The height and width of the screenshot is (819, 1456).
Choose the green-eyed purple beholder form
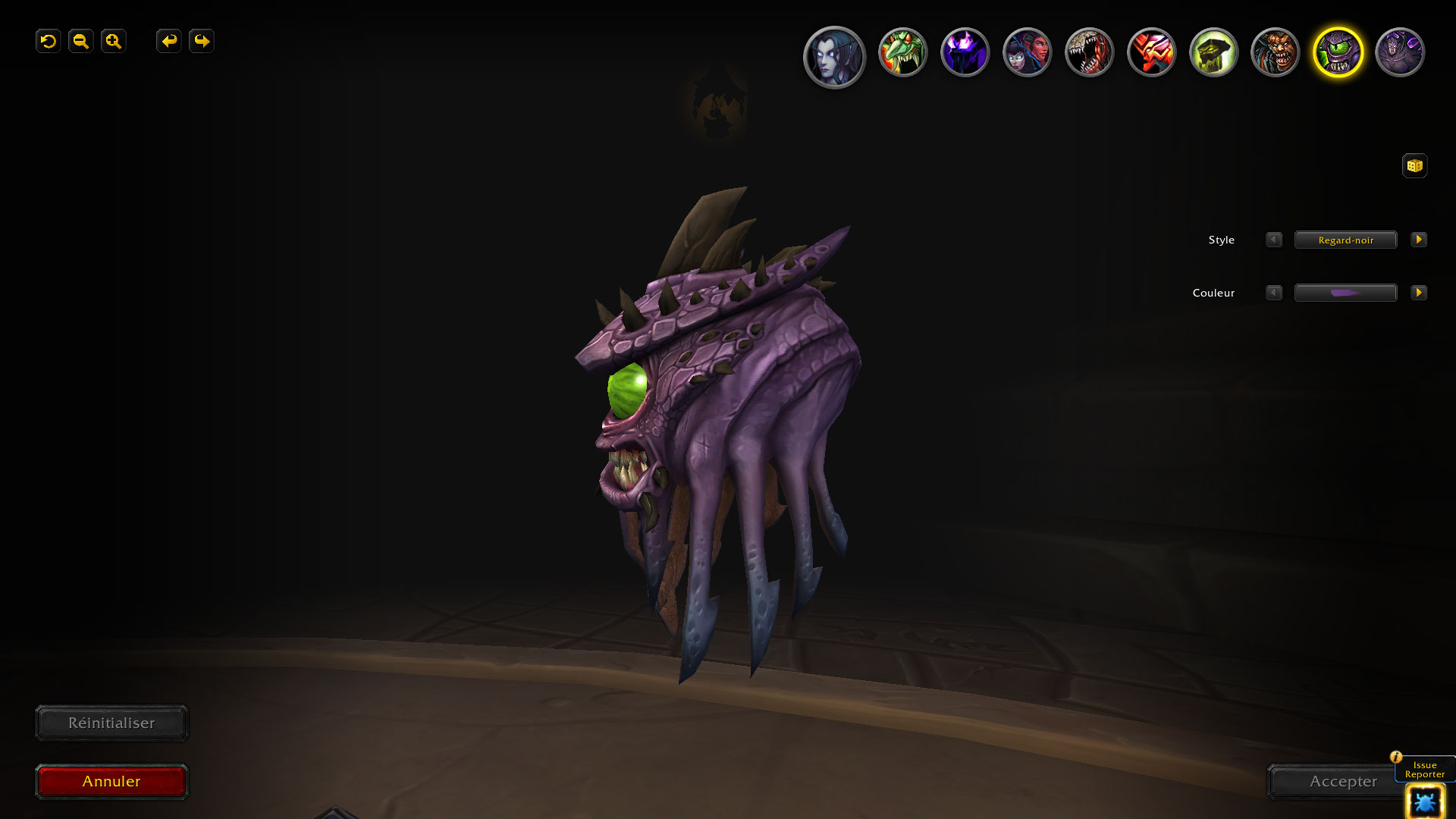tap(1338, 52)
